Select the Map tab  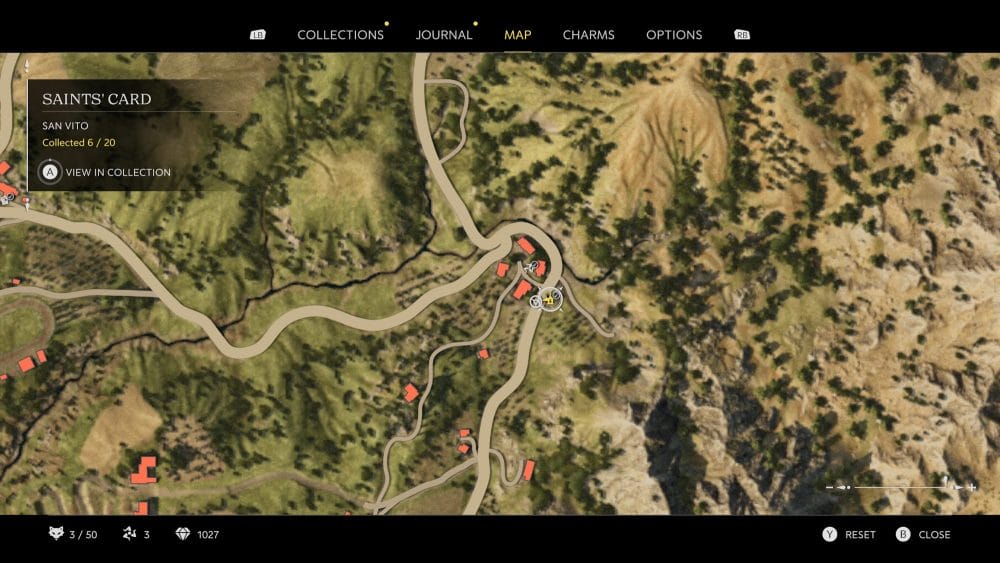(x=518, y=35)
